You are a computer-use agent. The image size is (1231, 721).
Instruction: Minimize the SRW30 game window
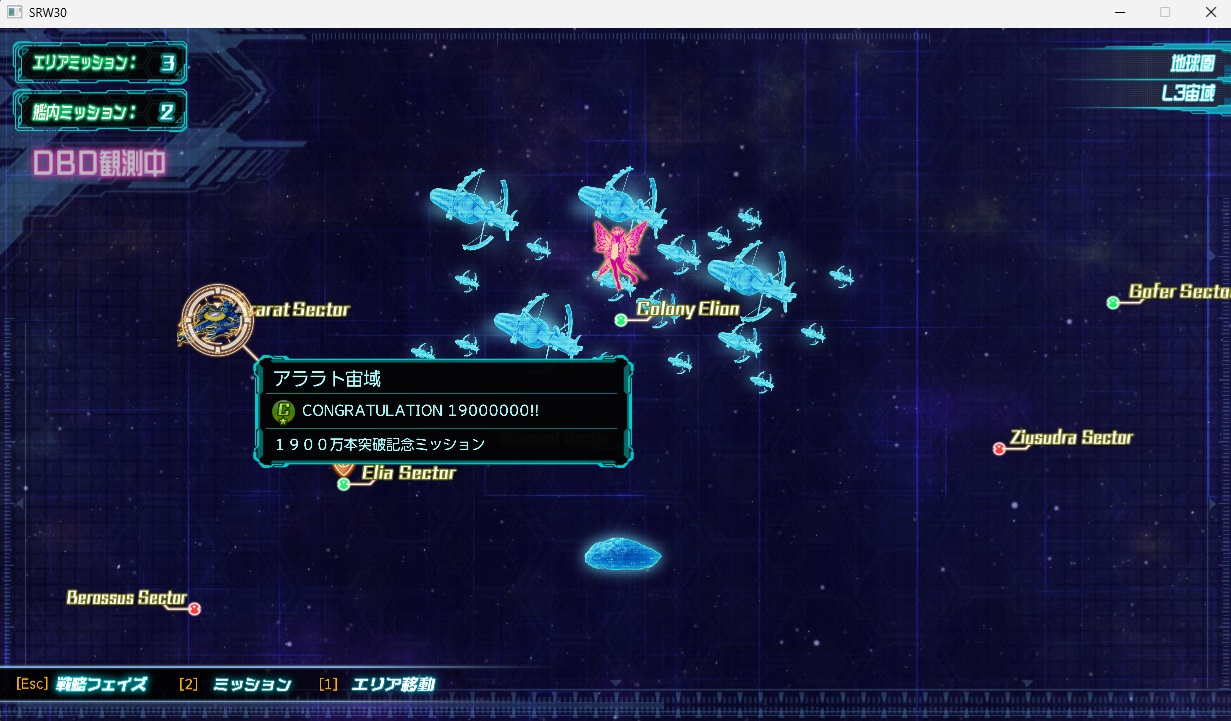pyautogui.click(x=1117, y=12)
